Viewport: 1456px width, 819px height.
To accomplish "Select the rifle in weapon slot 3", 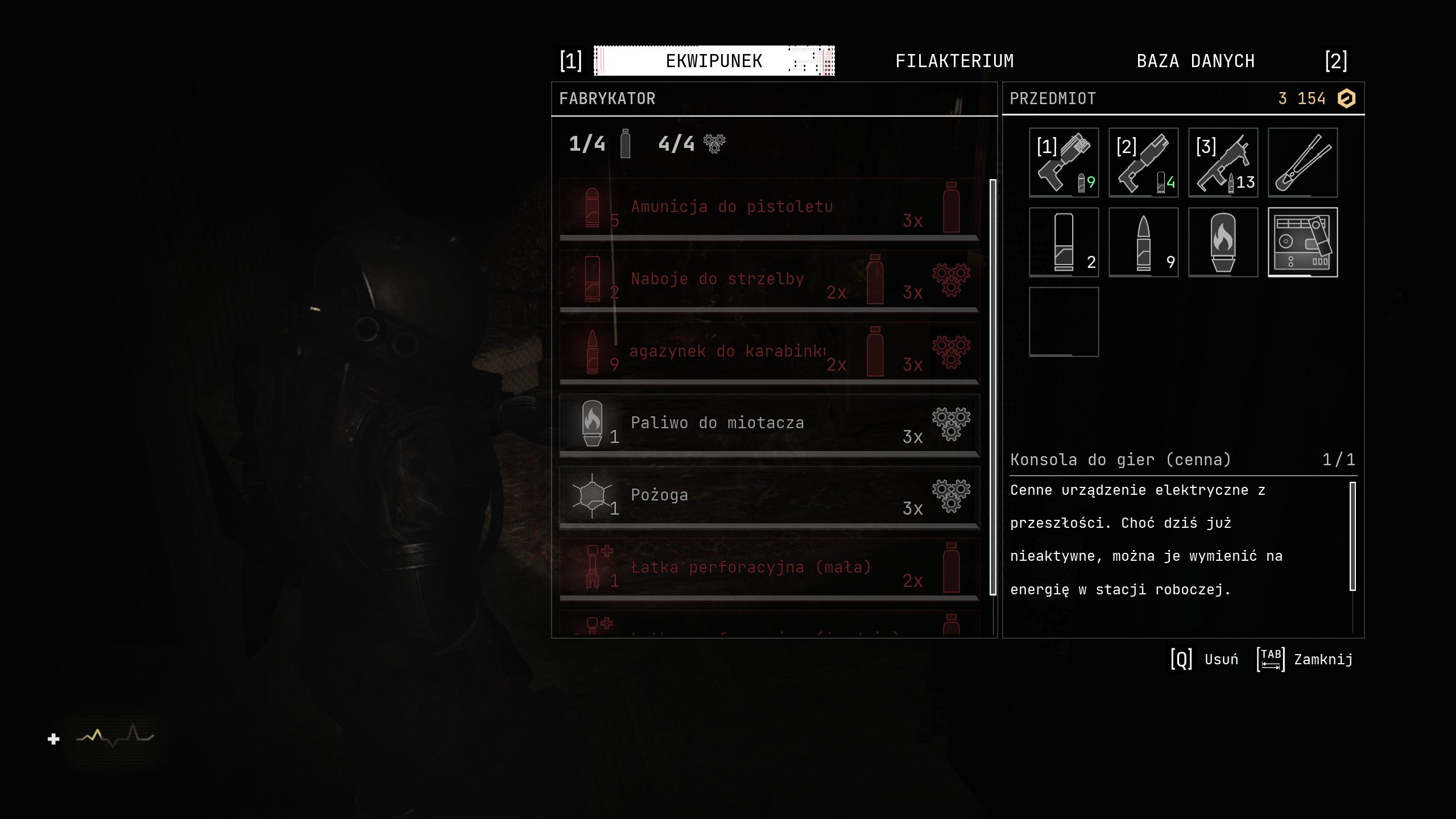I will 1223,163.
